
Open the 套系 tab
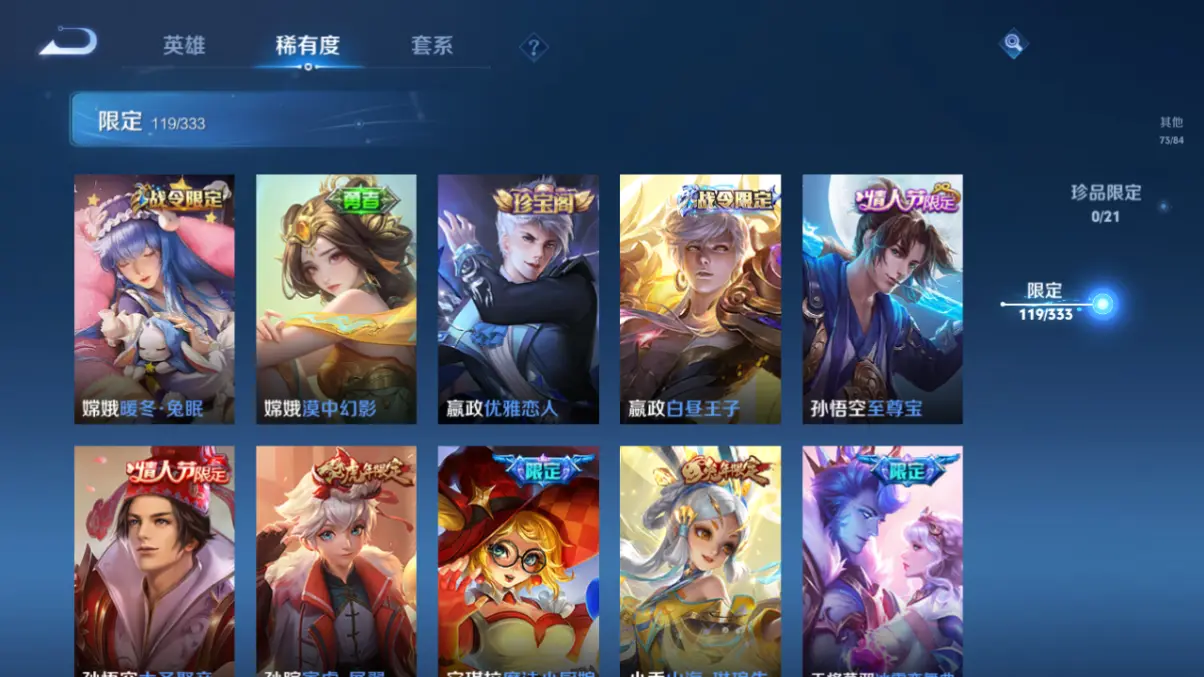tap(432, 46)
